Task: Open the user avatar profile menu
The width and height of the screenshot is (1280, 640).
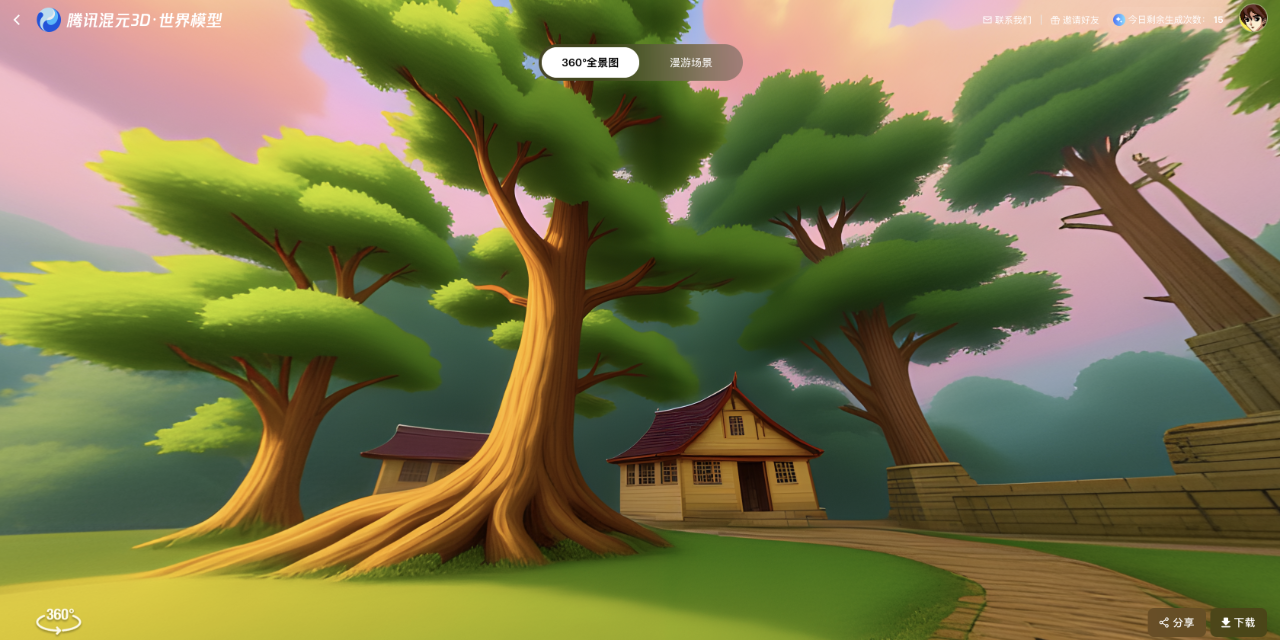Action: tap(1252, 18)
